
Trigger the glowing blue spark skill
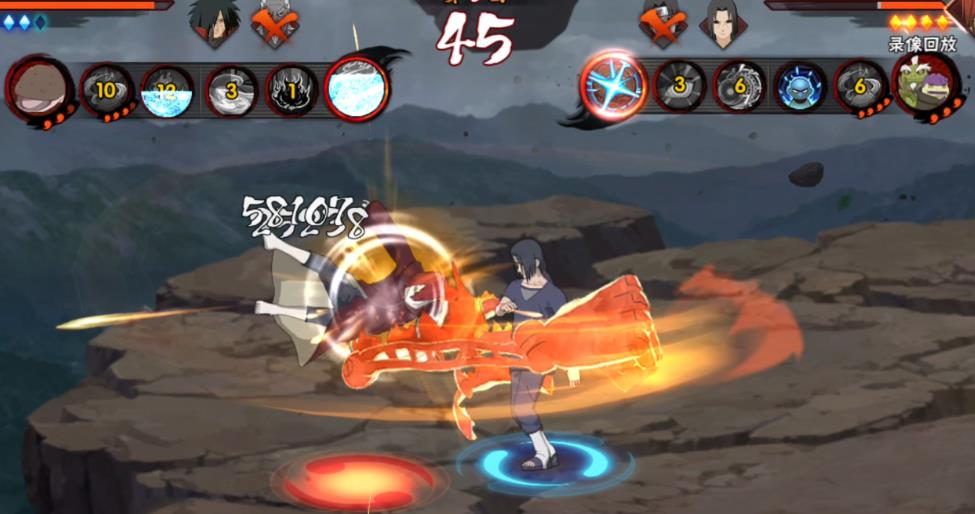tap(615, 87)
